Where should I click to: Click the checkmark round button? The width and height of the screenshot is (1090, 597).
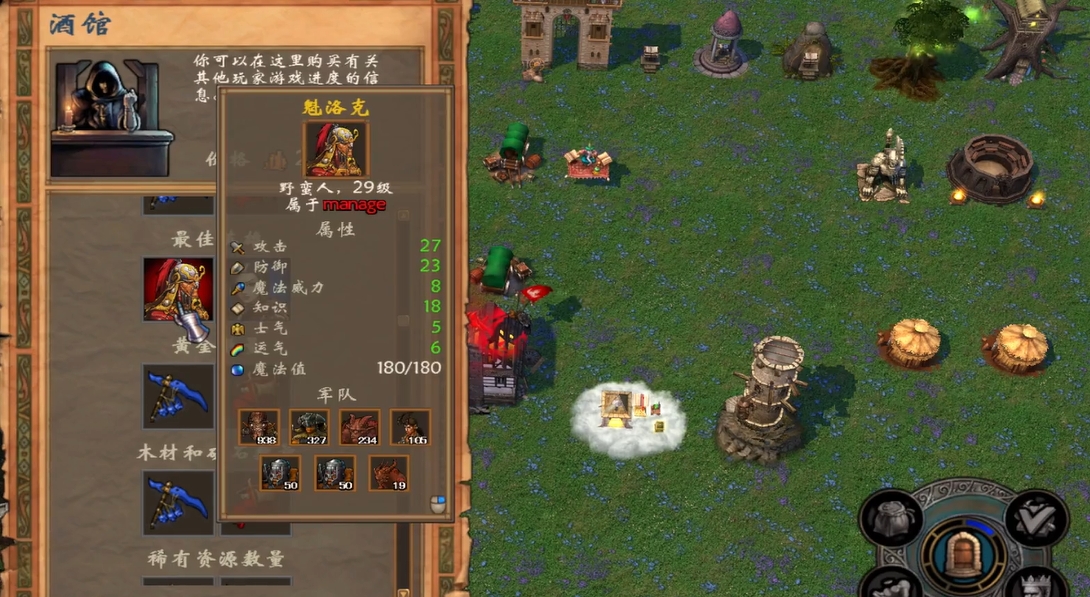pos(1037,517)
